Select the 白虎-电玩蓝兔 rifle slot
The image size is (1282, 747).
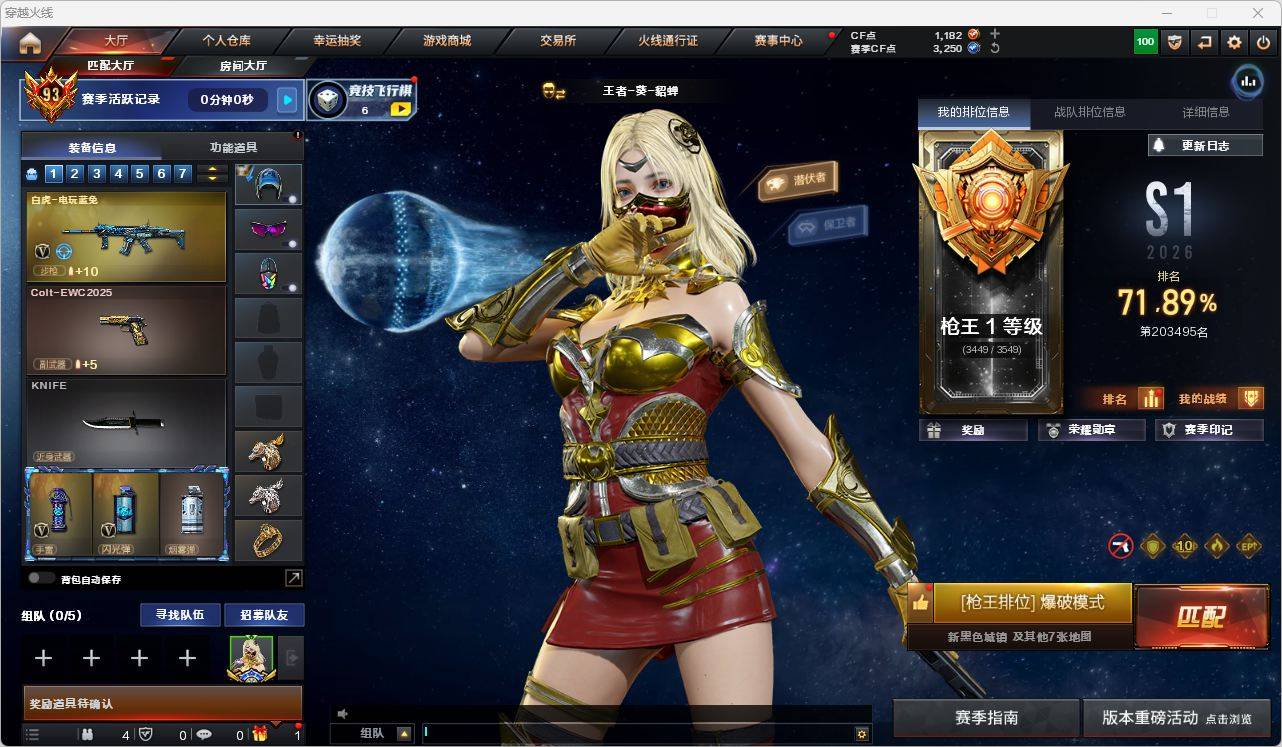pyautogui.click(x=126, y=236)
